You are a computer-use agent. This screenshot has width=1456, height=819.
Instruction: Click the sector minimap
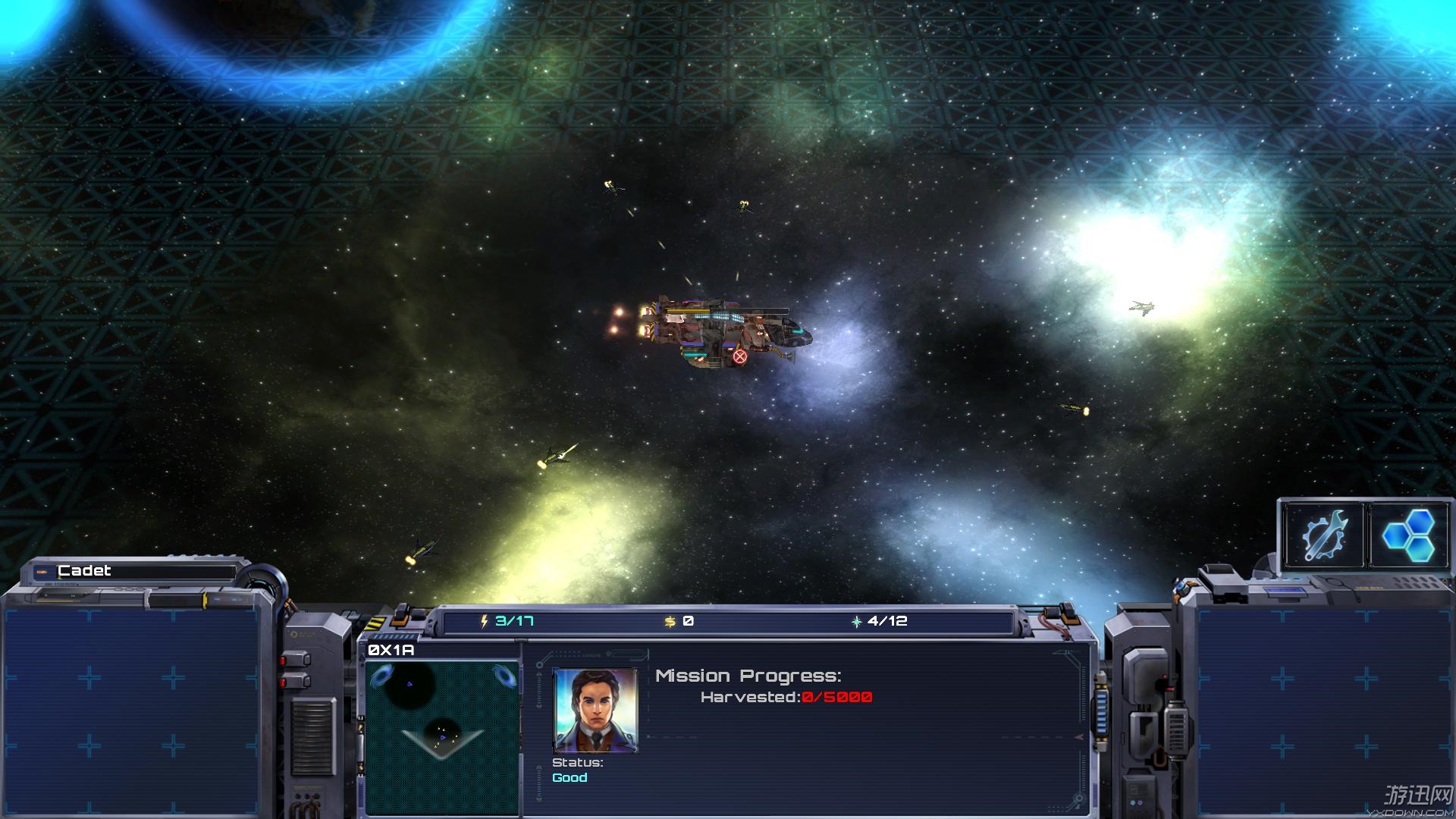point(442,736)
